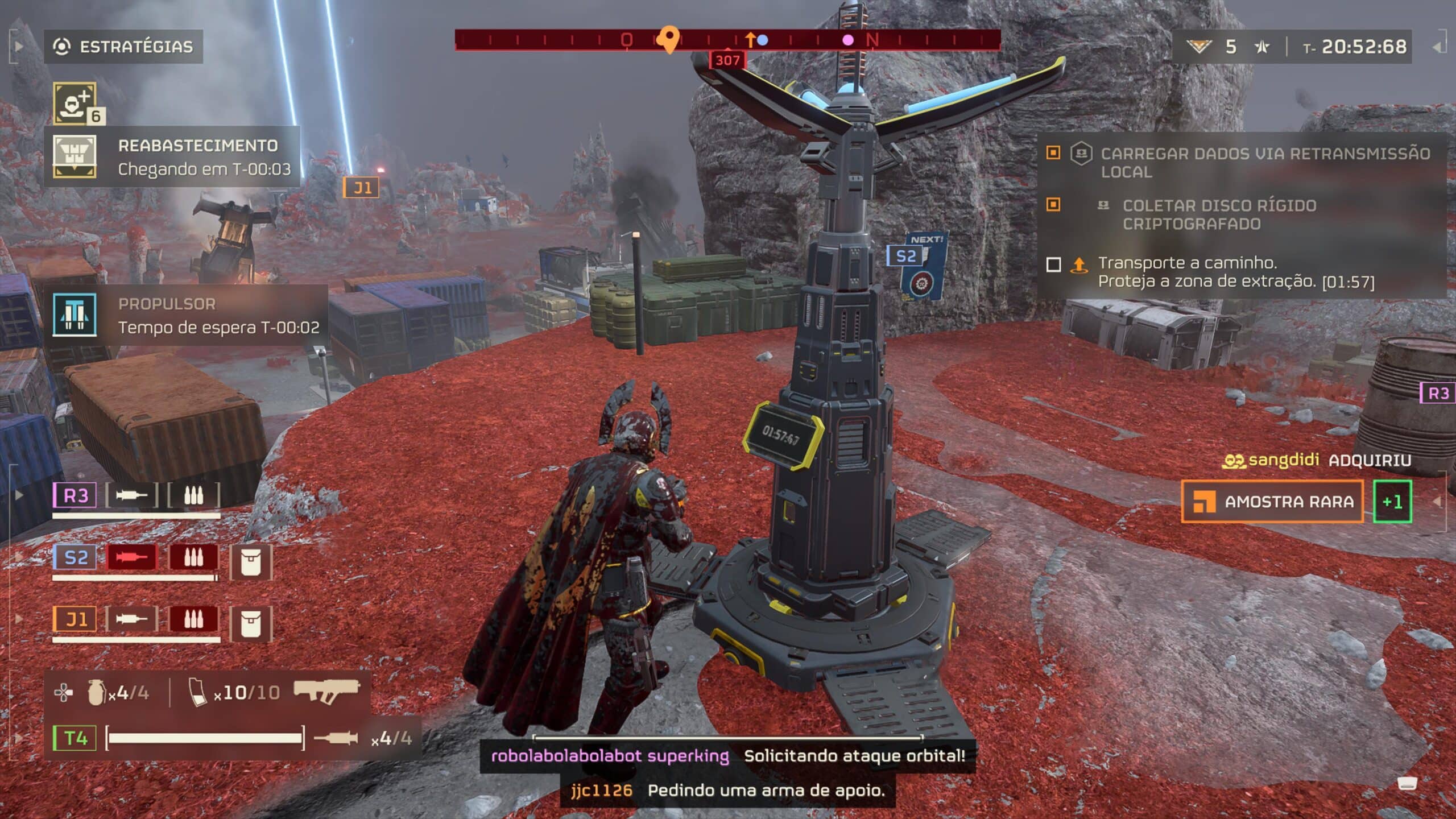
Task: Open the Estratégias stratagem header
Action: [123, 47]
